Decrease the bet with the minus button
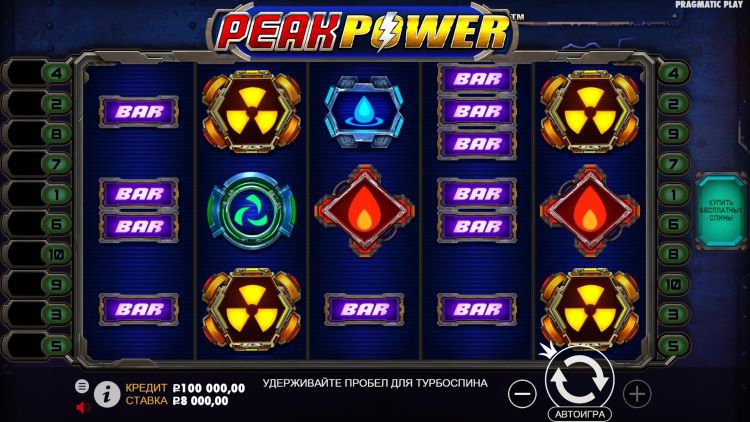The width and height of the screenshot is (750, 422). tap(522, 393)
